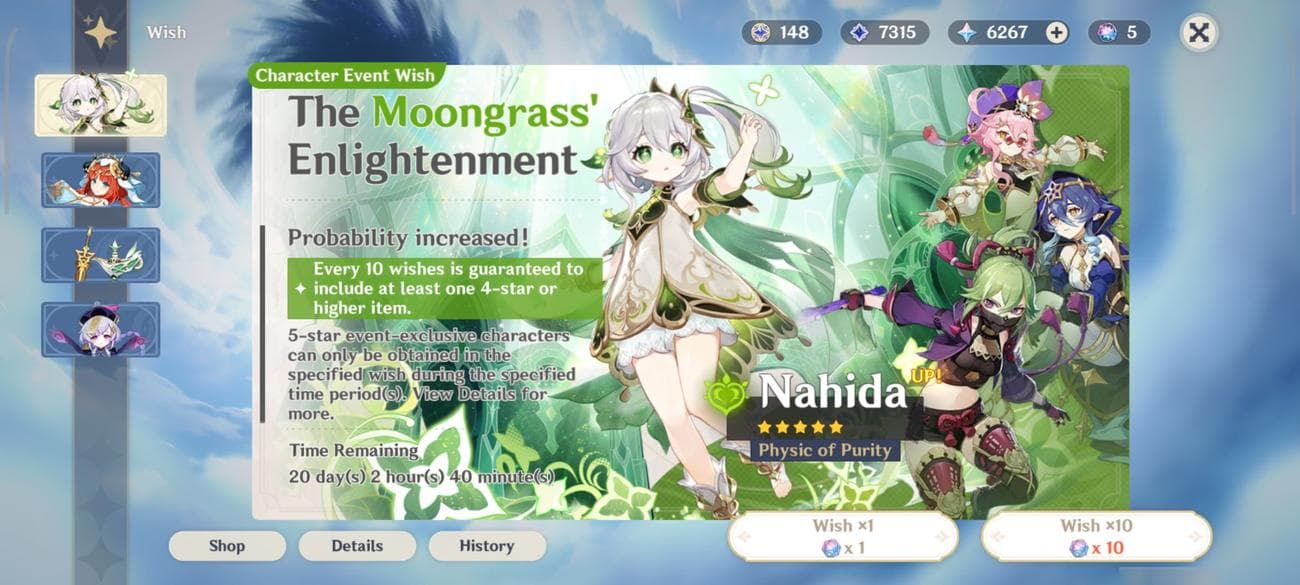Add more Primogems with the plus button
Image resolution: width=1300 pixels, height=585 pixels.
(1056, 33)
